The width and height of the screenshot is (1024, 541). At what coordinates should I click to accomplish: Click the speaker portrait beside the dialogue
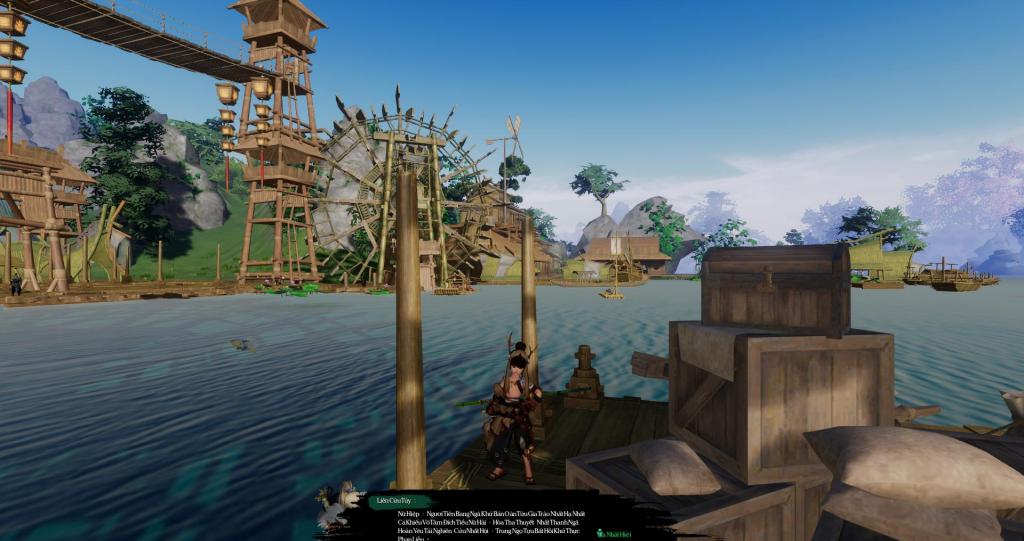tap(339, 504)
